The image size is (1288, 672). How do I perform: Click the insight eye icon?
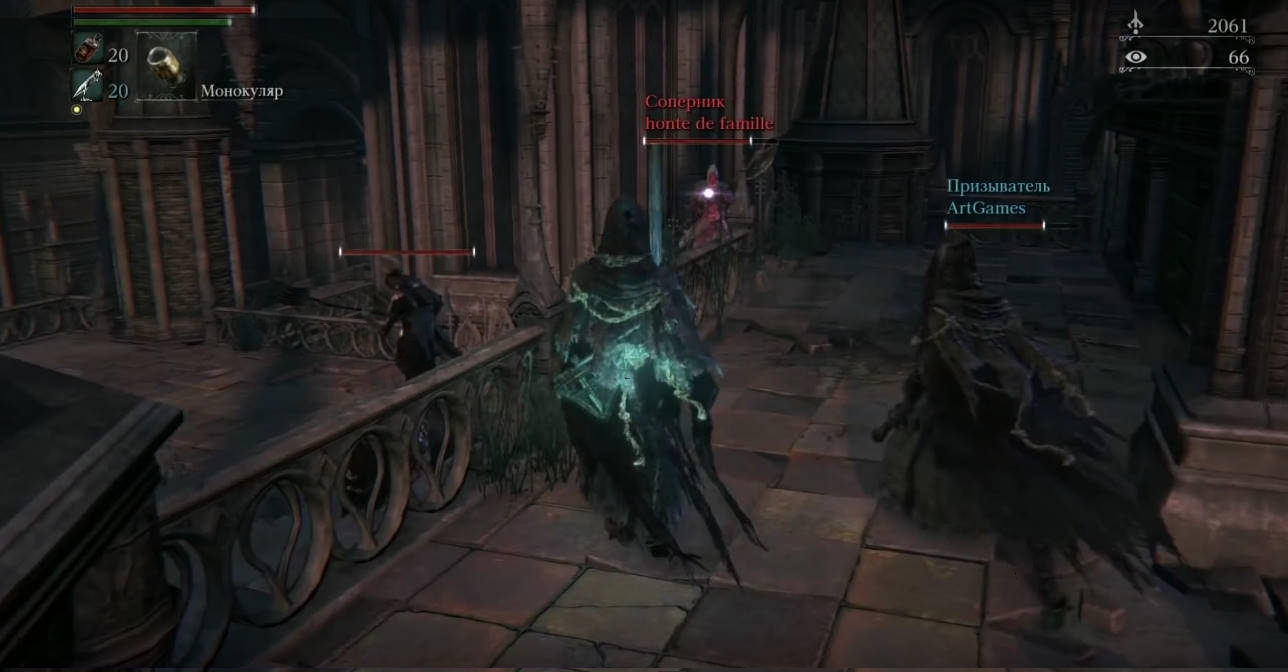point(1135,57)
